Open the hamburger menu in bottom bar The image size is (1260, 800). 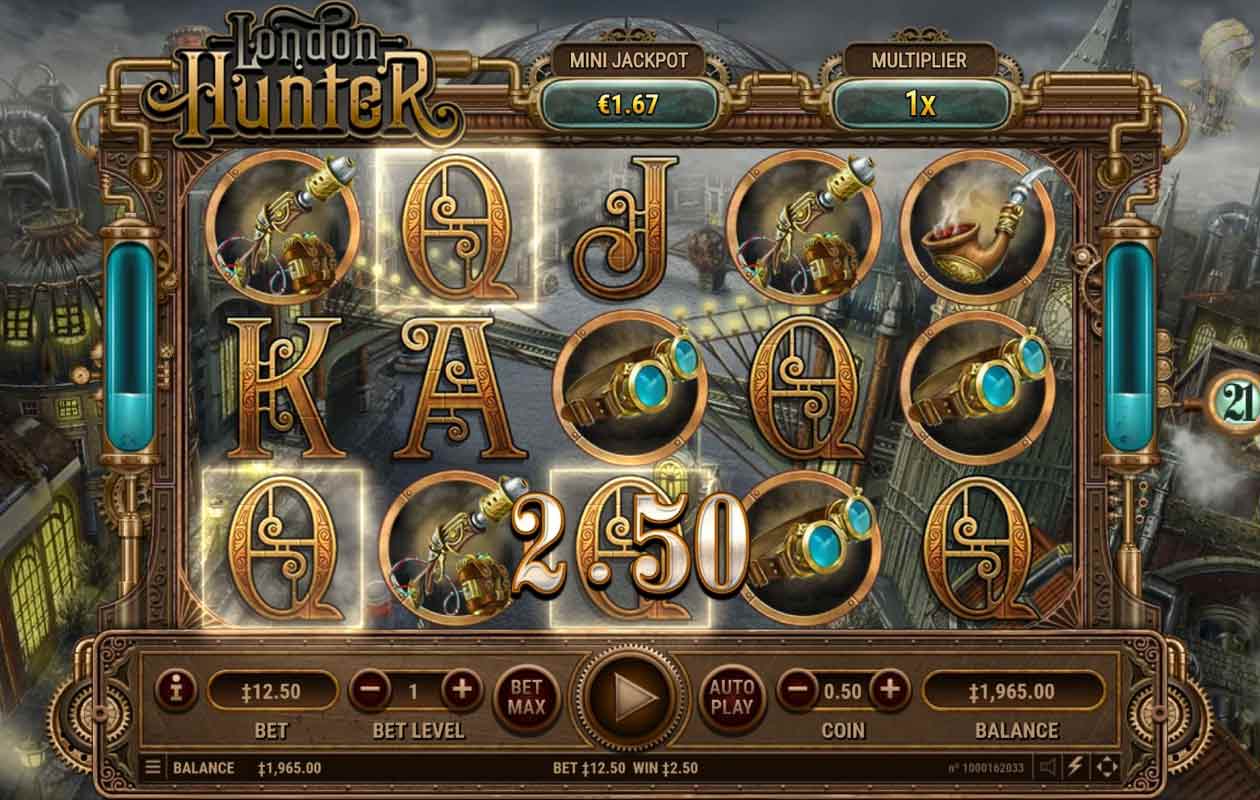click(x=153, y=768)
